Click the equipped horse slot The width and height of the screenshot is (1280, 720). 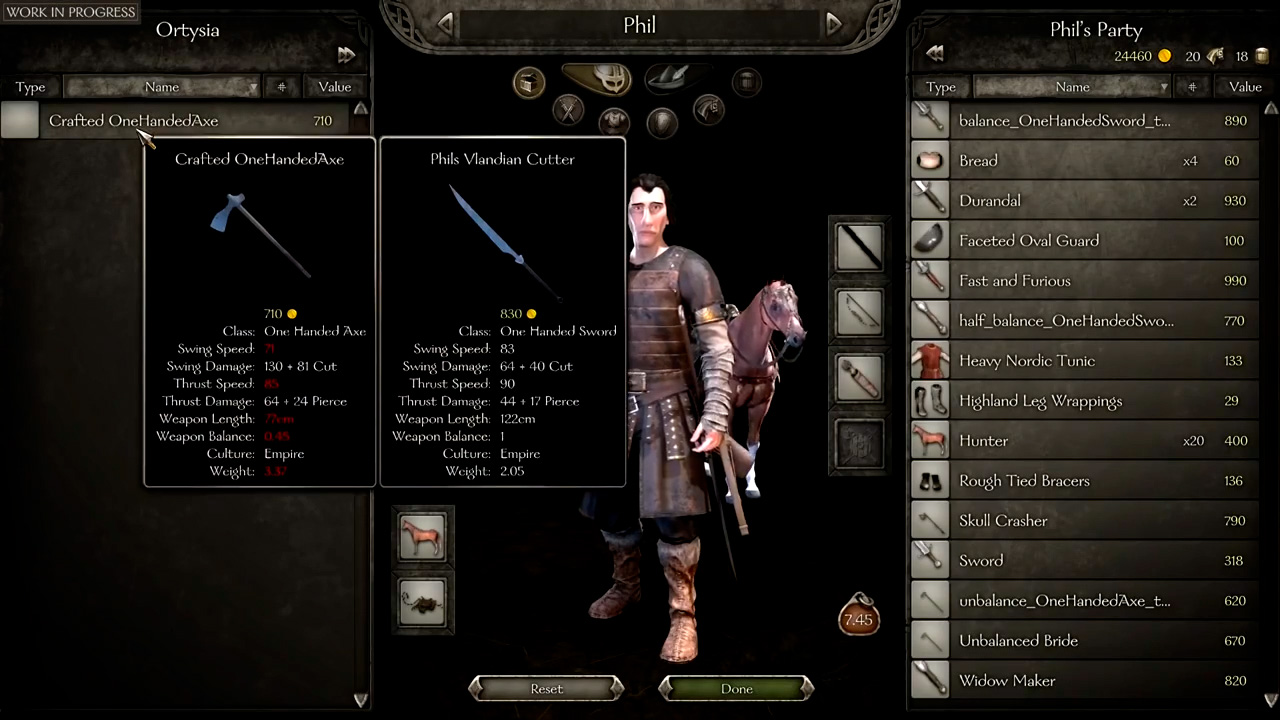click(422, 537)
